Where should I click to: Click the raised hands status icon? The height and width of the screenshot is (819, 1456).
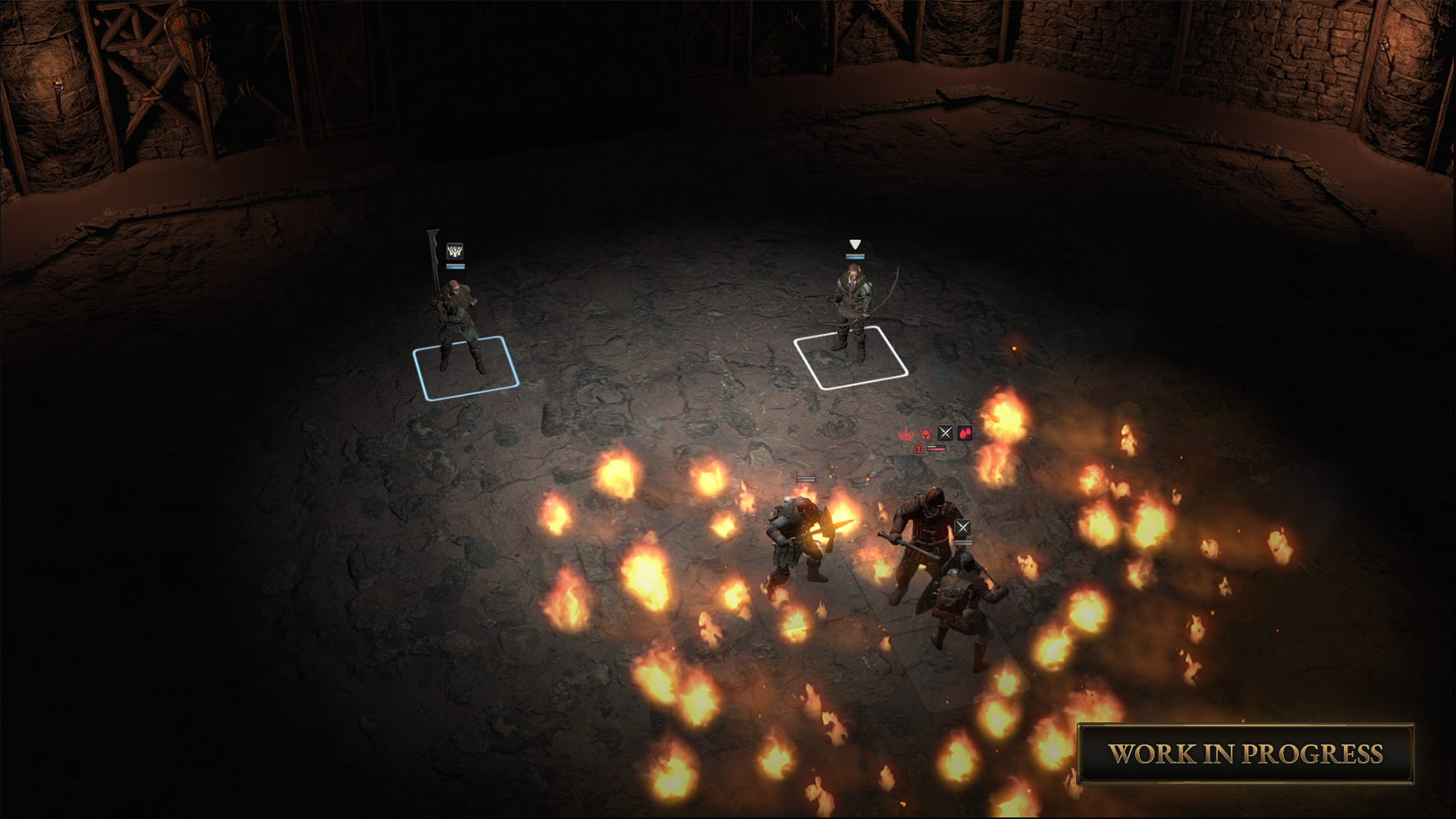[x=454, y=251]
